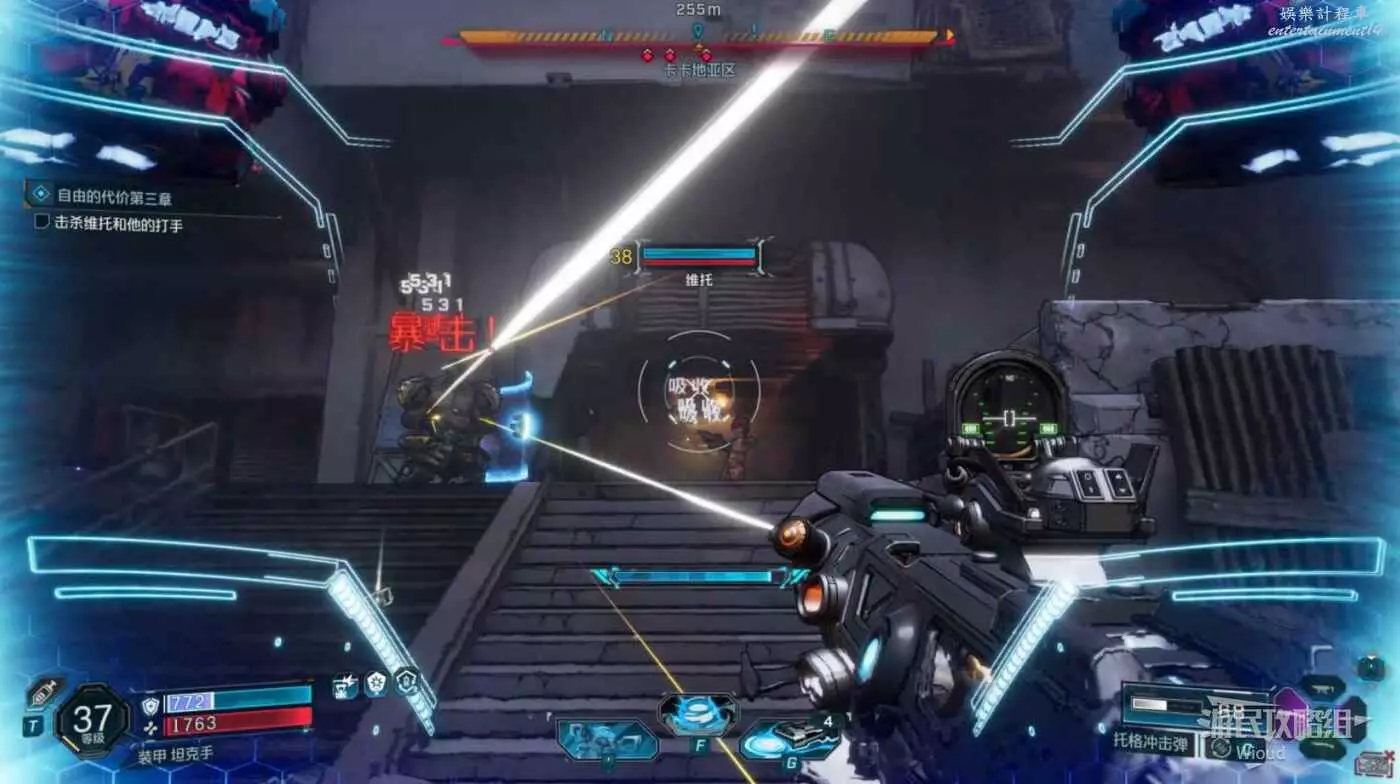Screen dimensions: 1400x784
Task: Open the level 37 character badge
Action: point(92,720)
